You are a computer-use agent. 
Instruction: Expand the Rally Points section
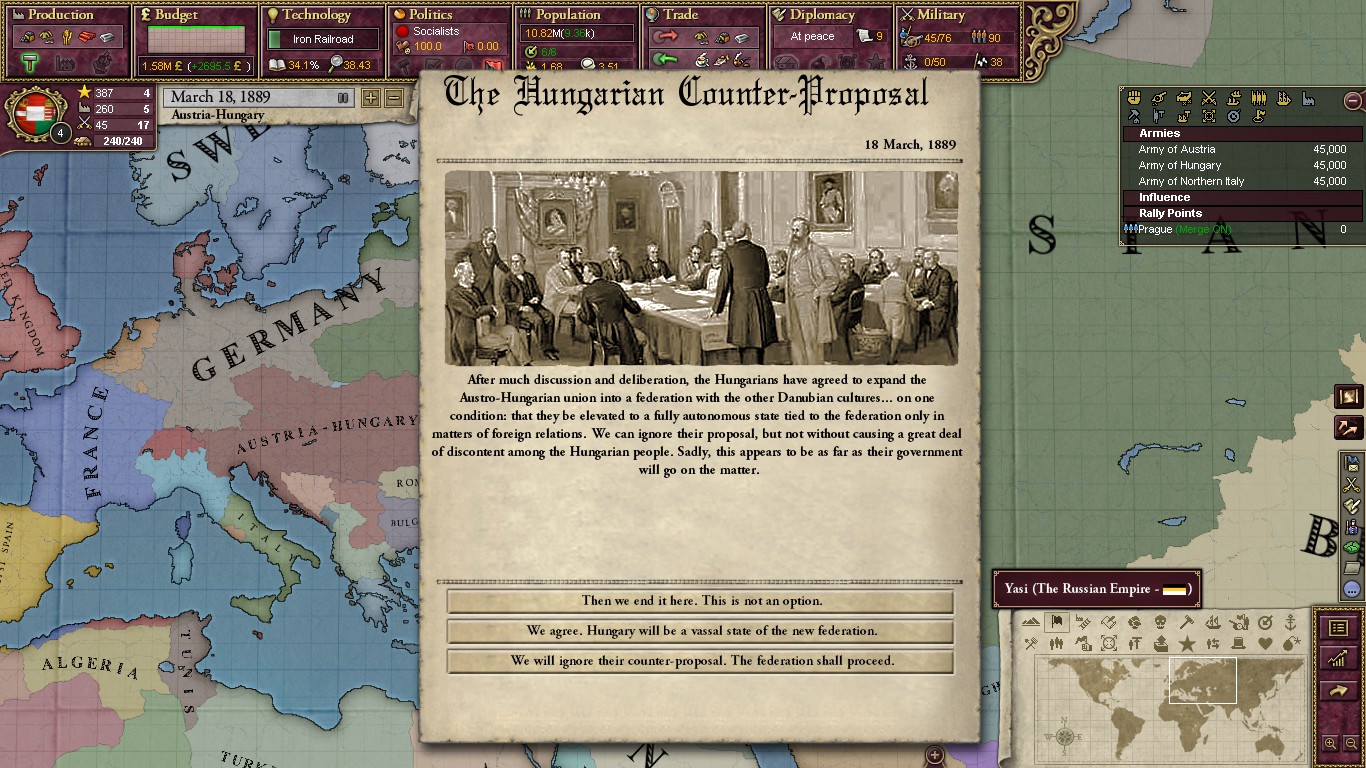(x=1240, y=213)
